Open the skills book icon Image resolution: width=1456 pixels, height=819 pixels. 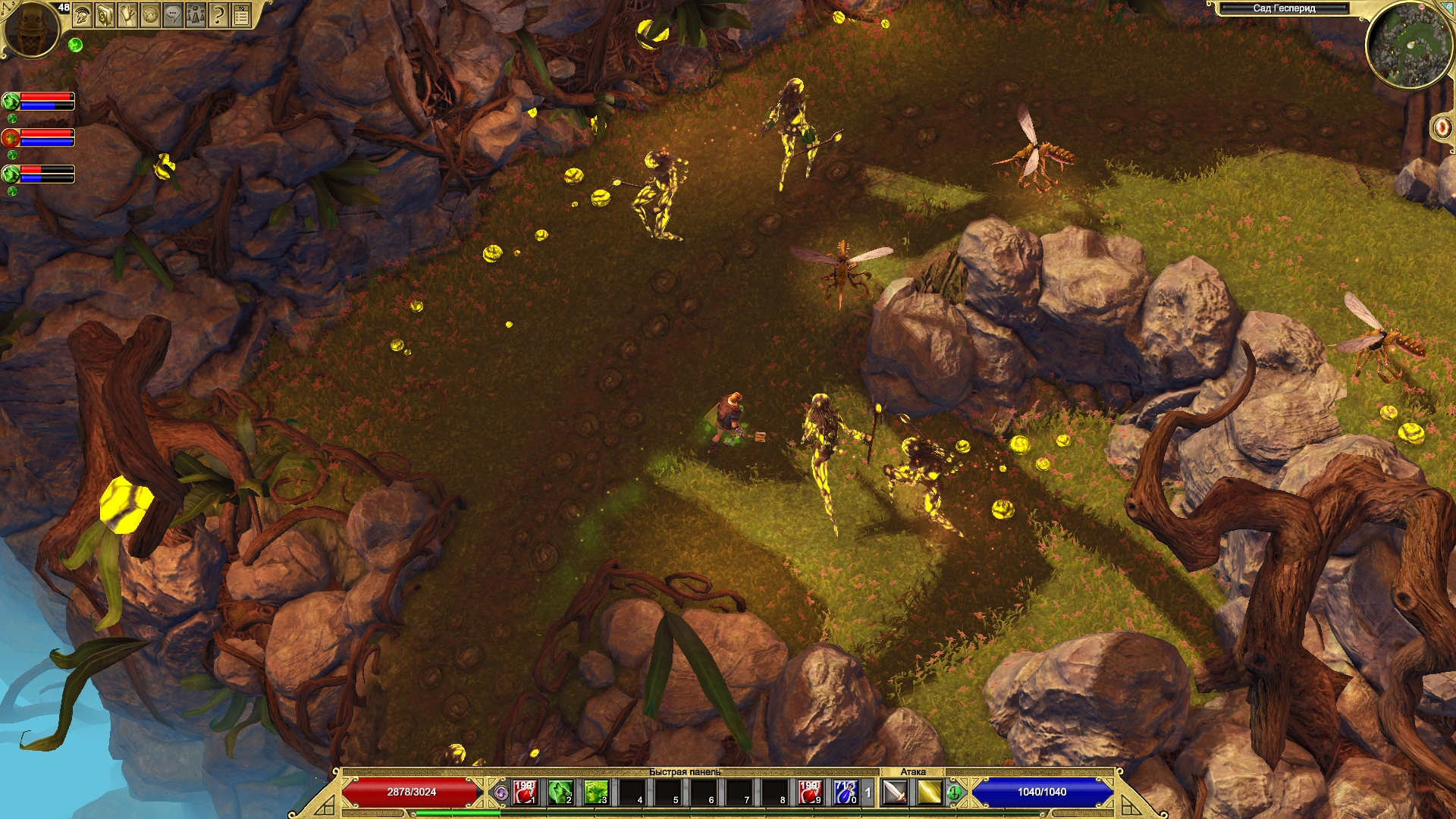(x=105, y=15)
